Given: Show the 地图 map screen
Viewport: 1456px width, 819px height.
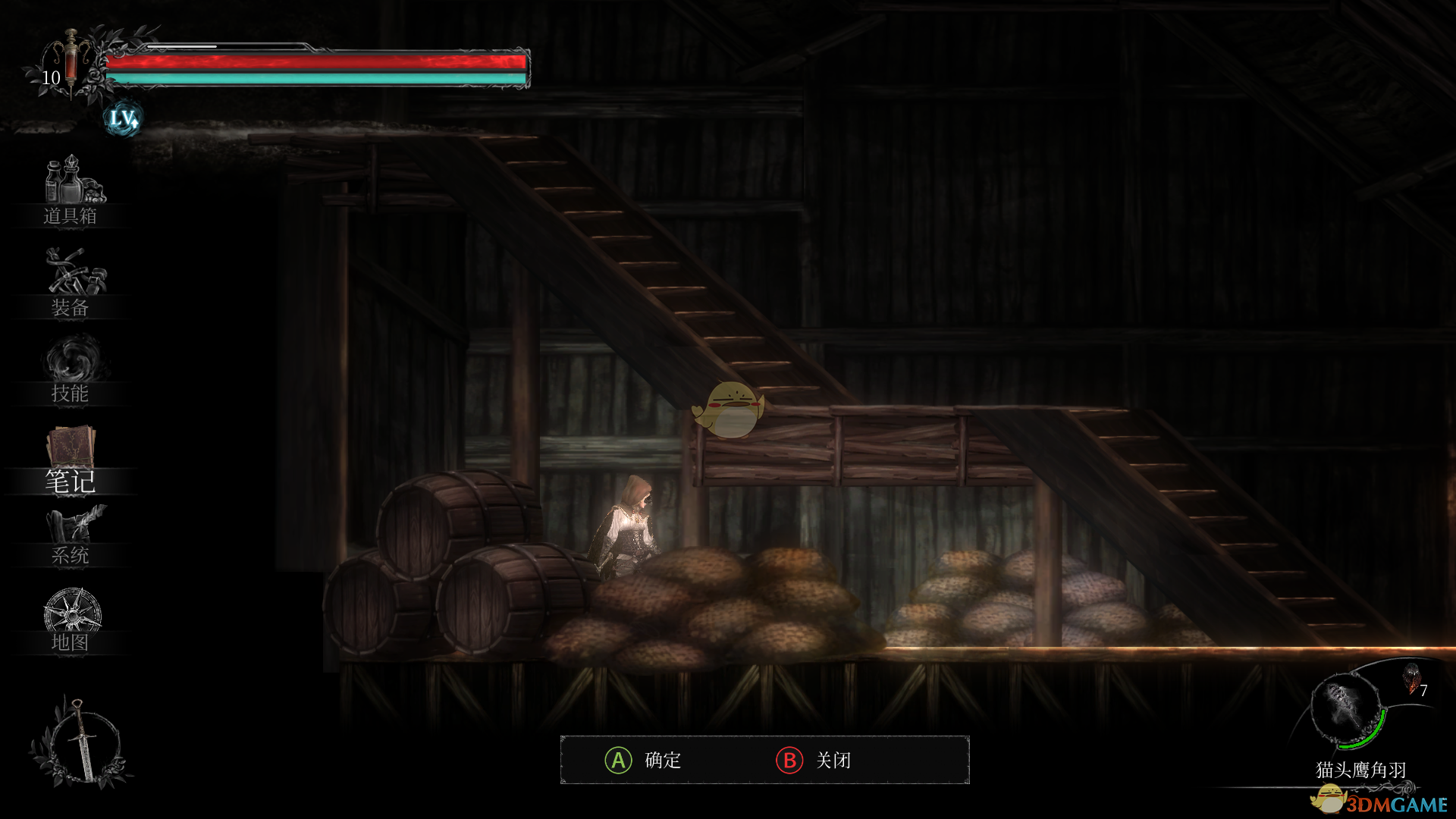Looking at the screenshot, I should (71, 620).
